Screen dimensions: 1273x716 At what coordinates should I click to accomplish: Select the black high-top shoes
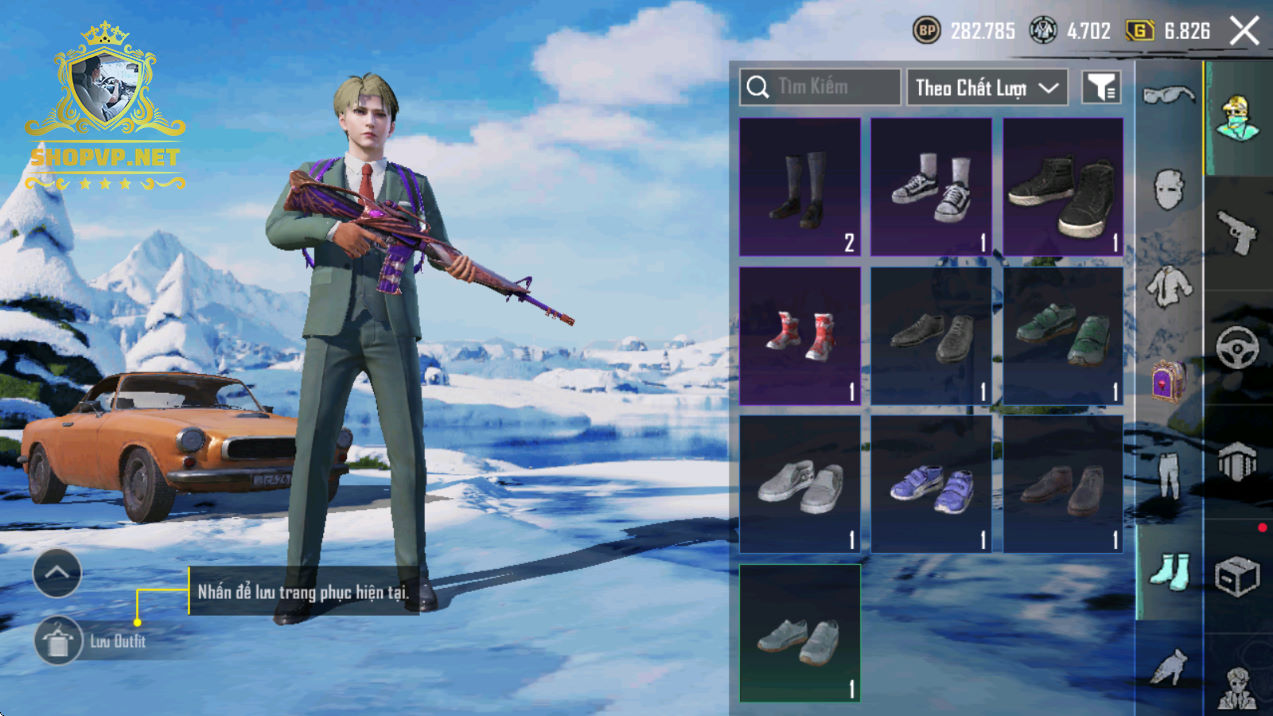(x=1062, y=187)
